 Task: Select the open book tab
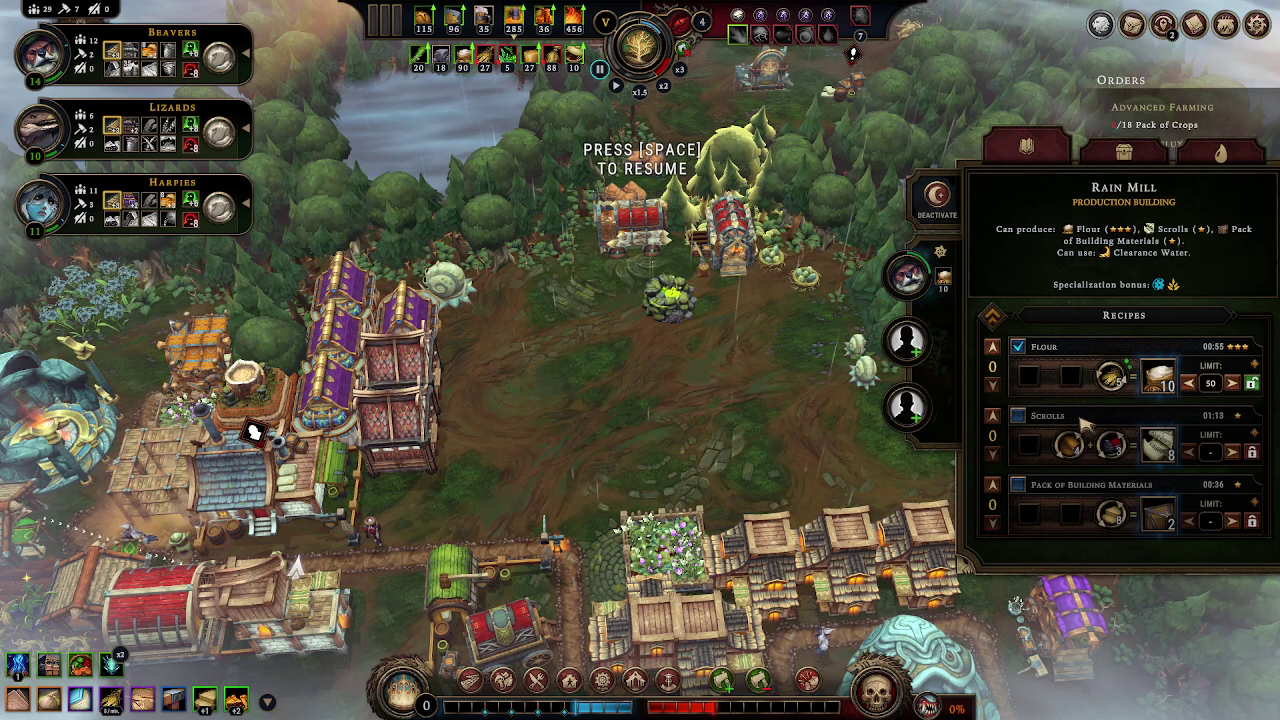point(1026,149)
